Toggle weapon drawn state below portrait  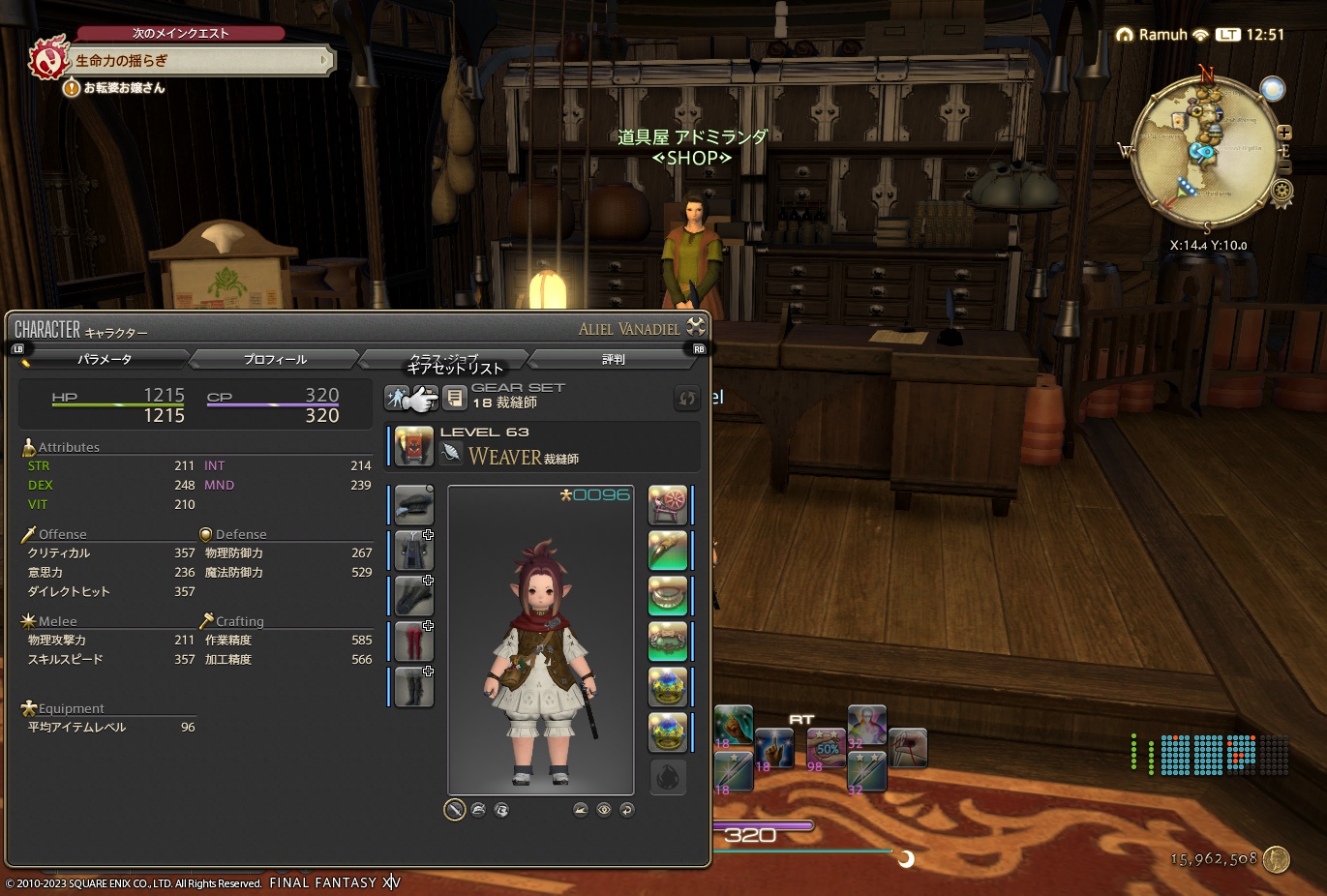click(454, 810)
